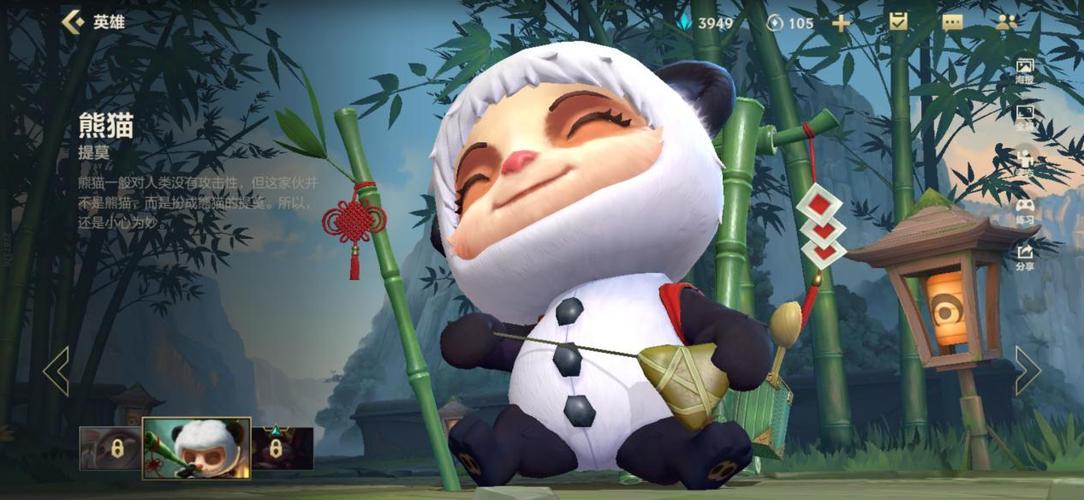Screen dimensions: 1084x500
Task: Select the Panda Teemo skin thumbnail
Action: 196,447
